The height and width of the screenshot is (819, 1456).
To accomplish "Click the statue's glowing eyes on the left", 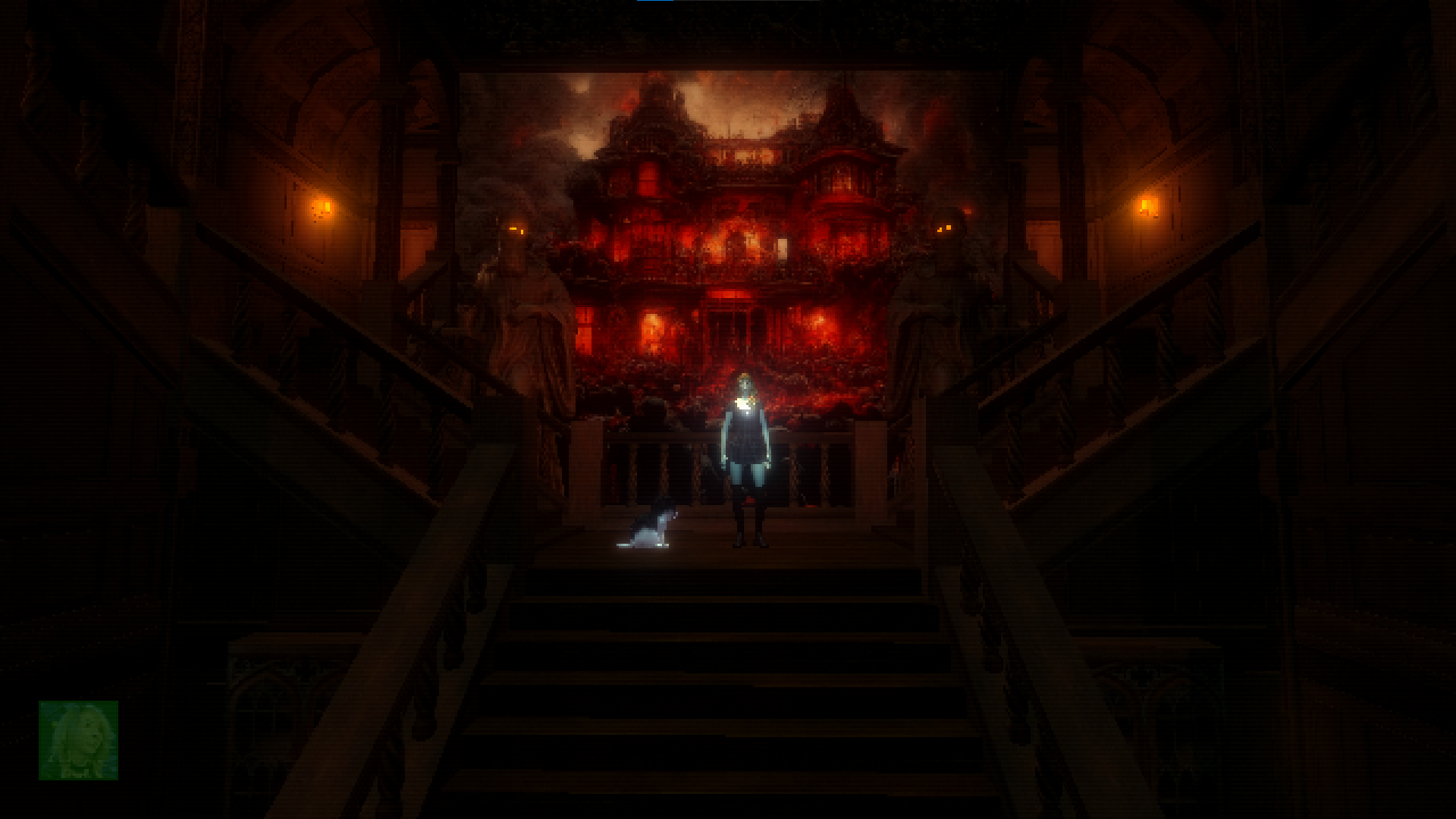I will coord(516,229).
